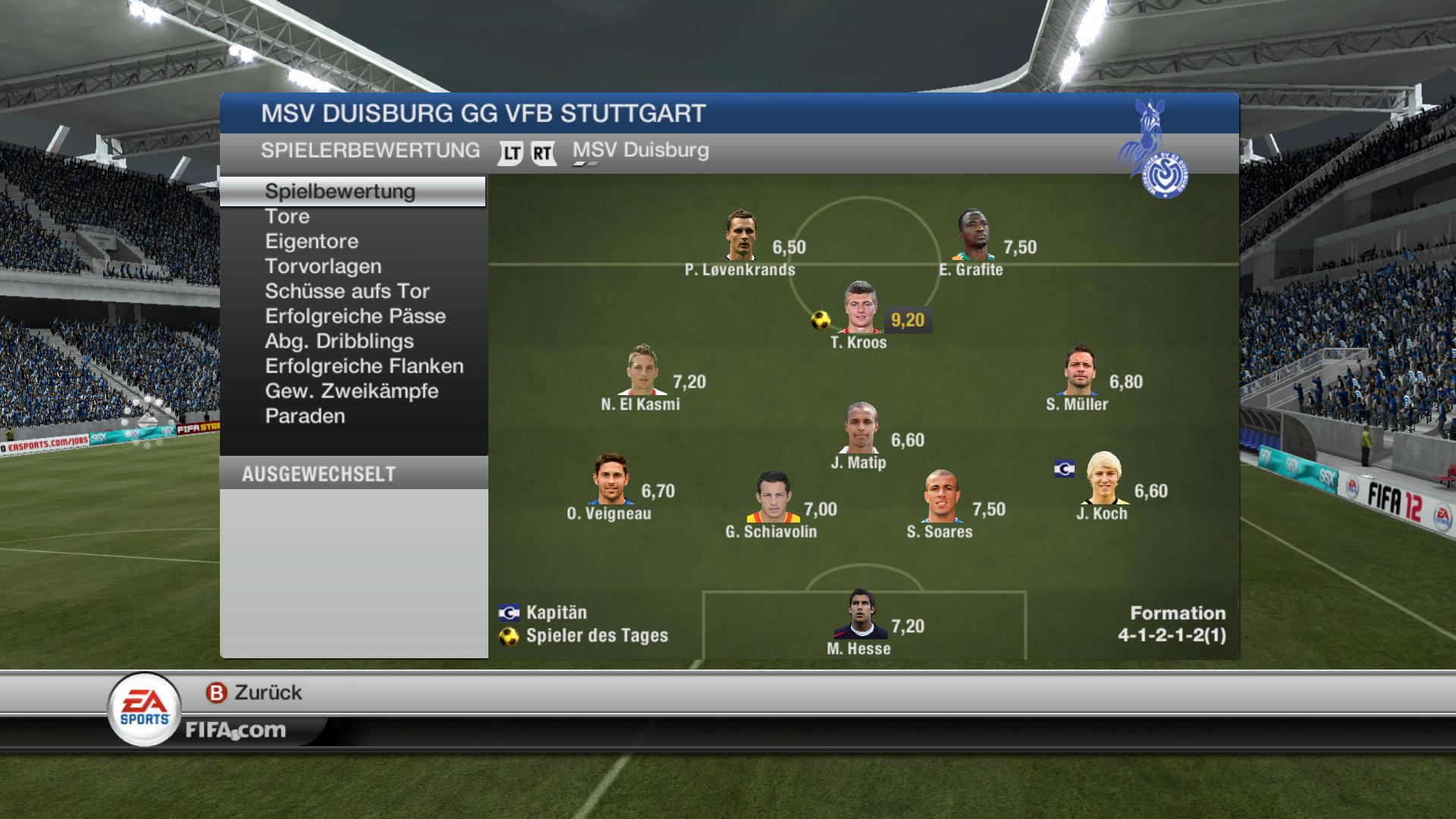Screen dimensions: 1456x819
Task: Pick J. Matip player portrait
Action: click(861, 428)
